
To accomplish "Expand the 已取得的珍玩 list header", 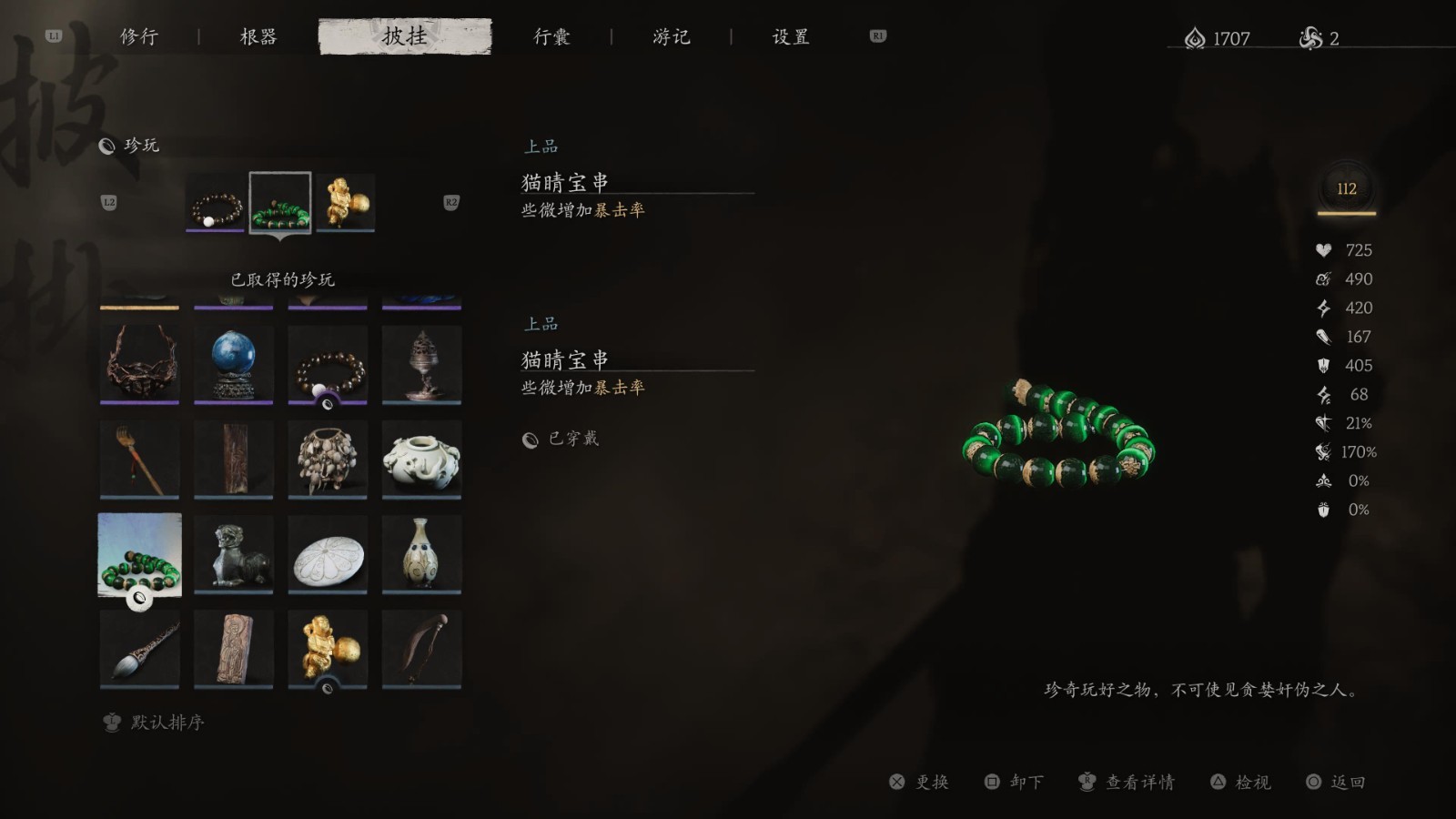I will tap(282, 278).
